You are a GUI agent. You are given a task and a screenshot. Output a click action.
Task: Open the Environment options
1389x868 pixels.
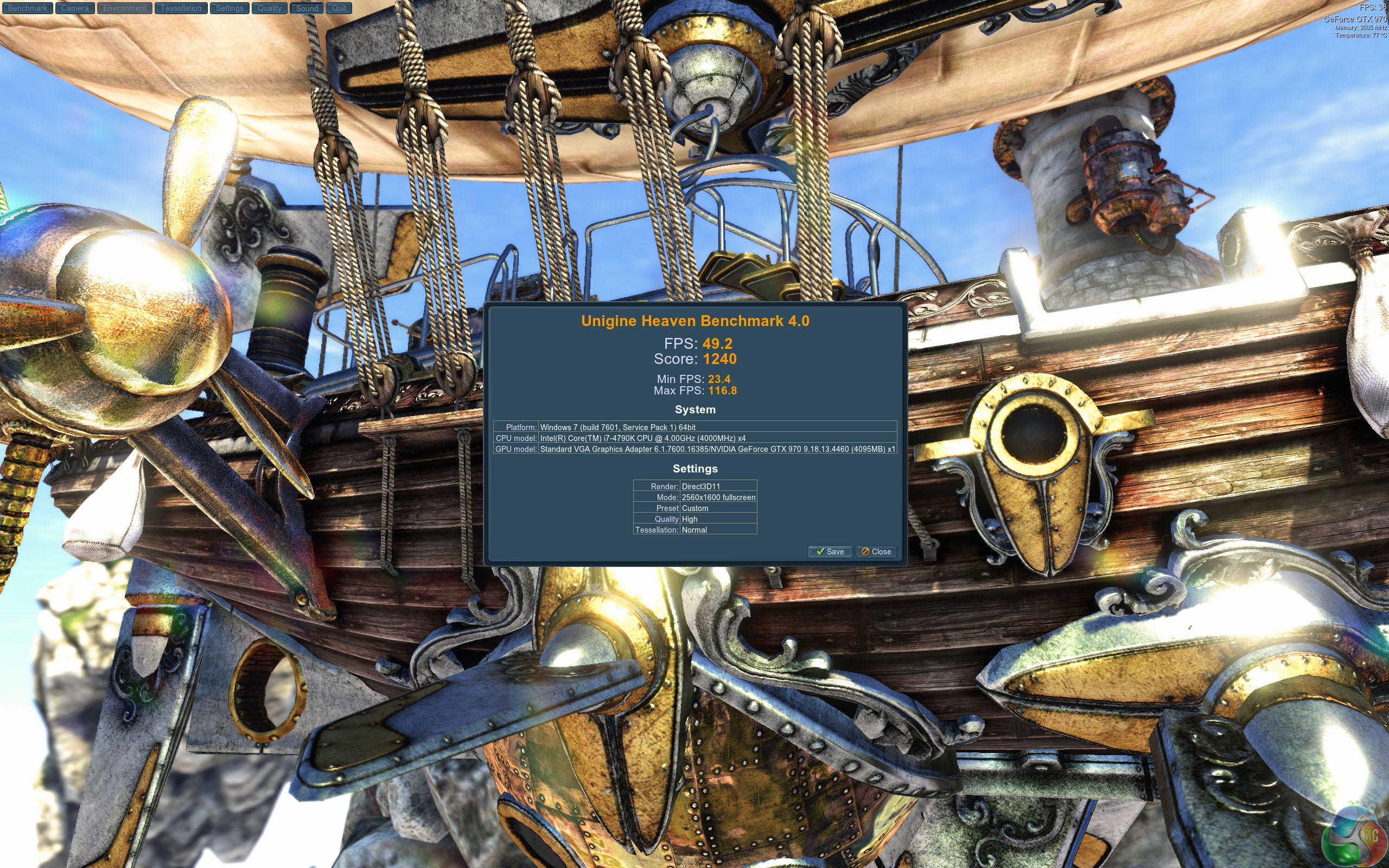[125, 8]
